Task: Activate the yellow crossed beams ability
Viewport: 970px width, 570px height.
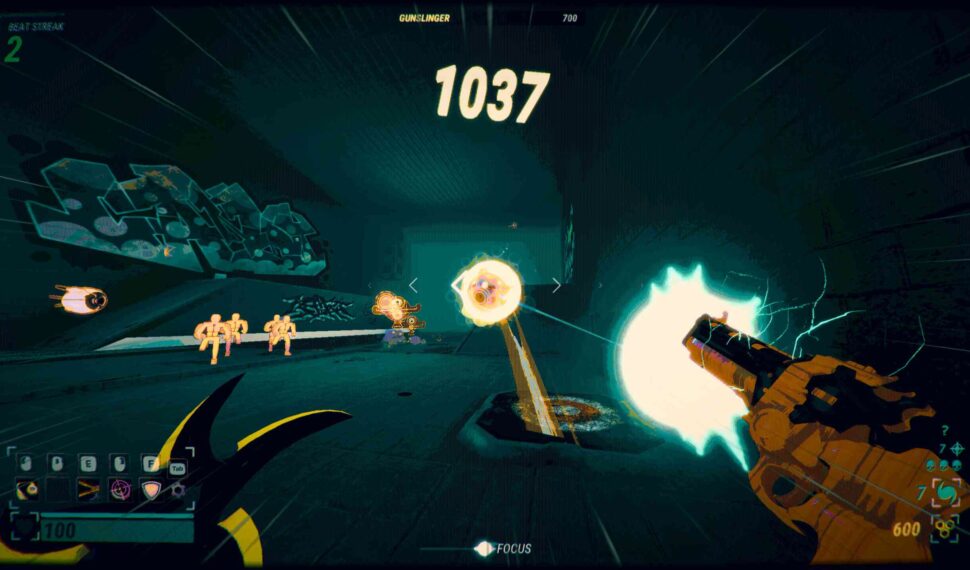Action: click(x=89, y=489)
